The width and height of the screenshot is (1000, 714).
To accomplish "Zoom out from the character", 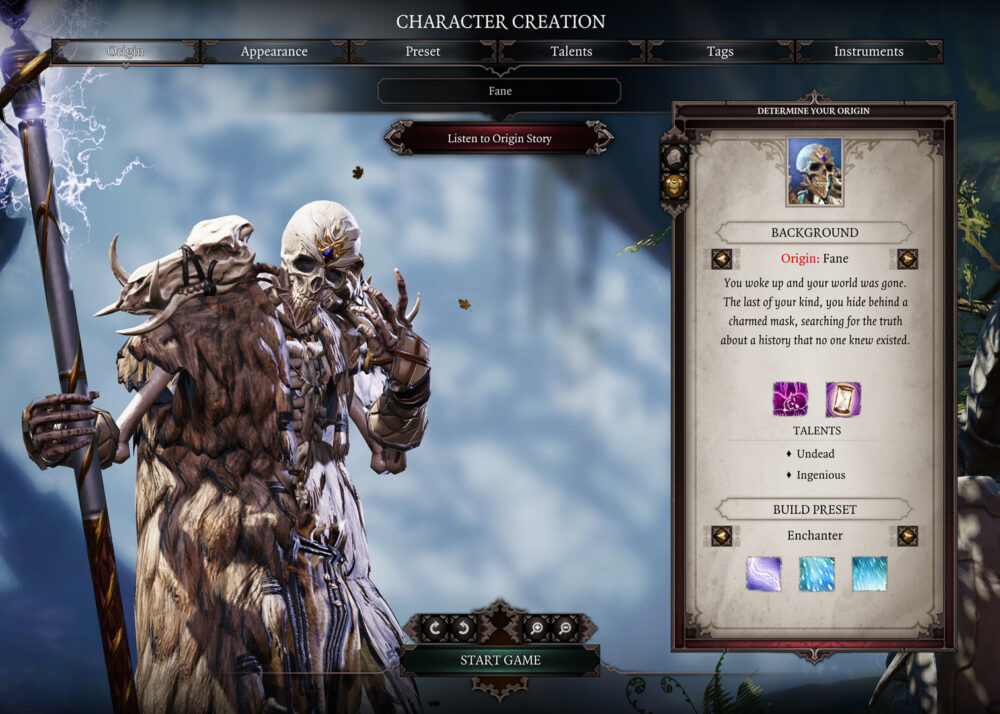I will coord(565,629).
